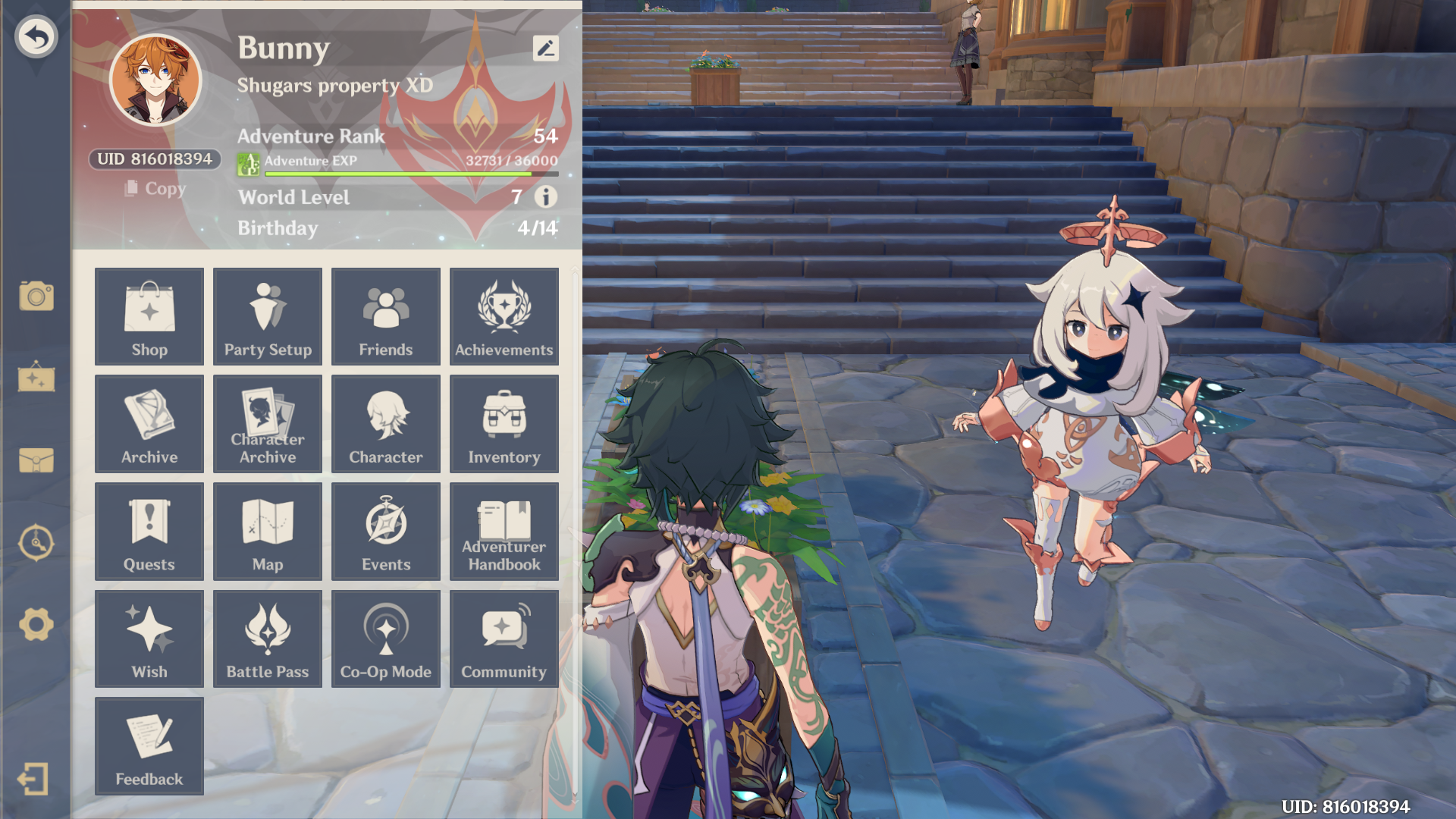1456x819 pixels.
Task: Open the Battle Pass
Action: [x=267, y=639]
